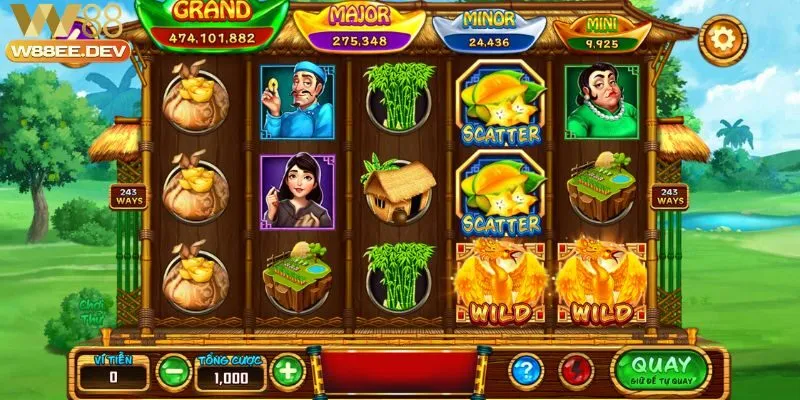
Task: Open help with the blue question mark
Action: click(526, 371)
